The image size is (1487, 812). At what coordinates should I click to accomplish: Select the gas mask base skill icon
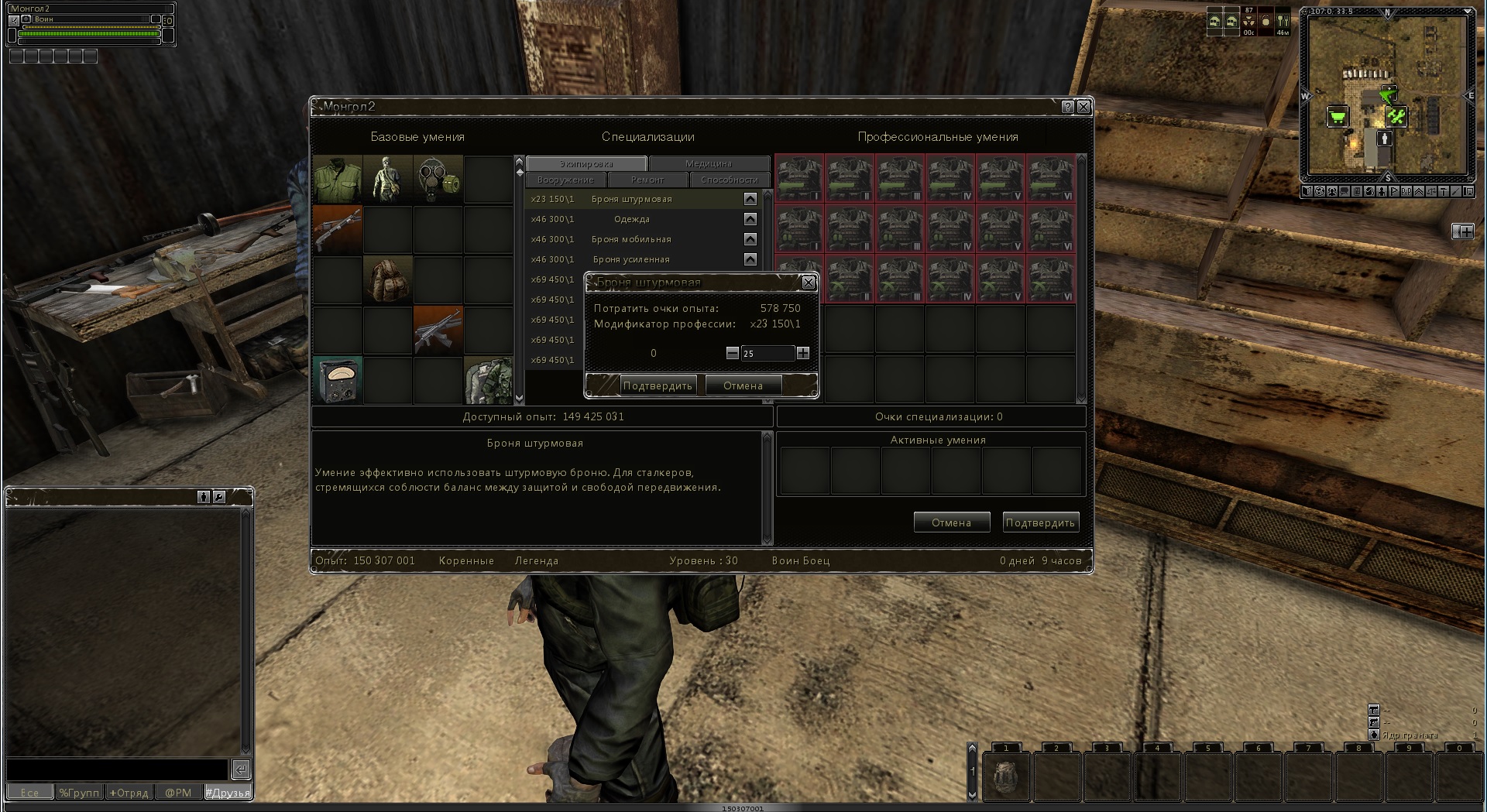438,179
